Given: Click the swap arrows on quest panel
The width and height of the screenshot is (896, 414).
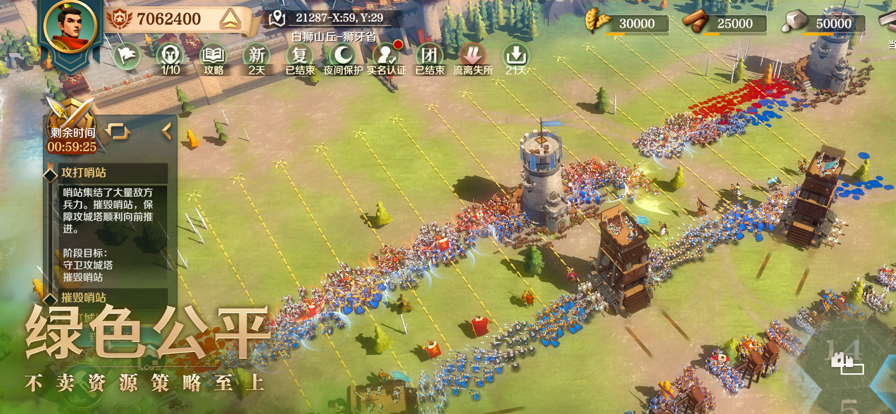Looking at the screenshot, I should [x=117, y=131].
